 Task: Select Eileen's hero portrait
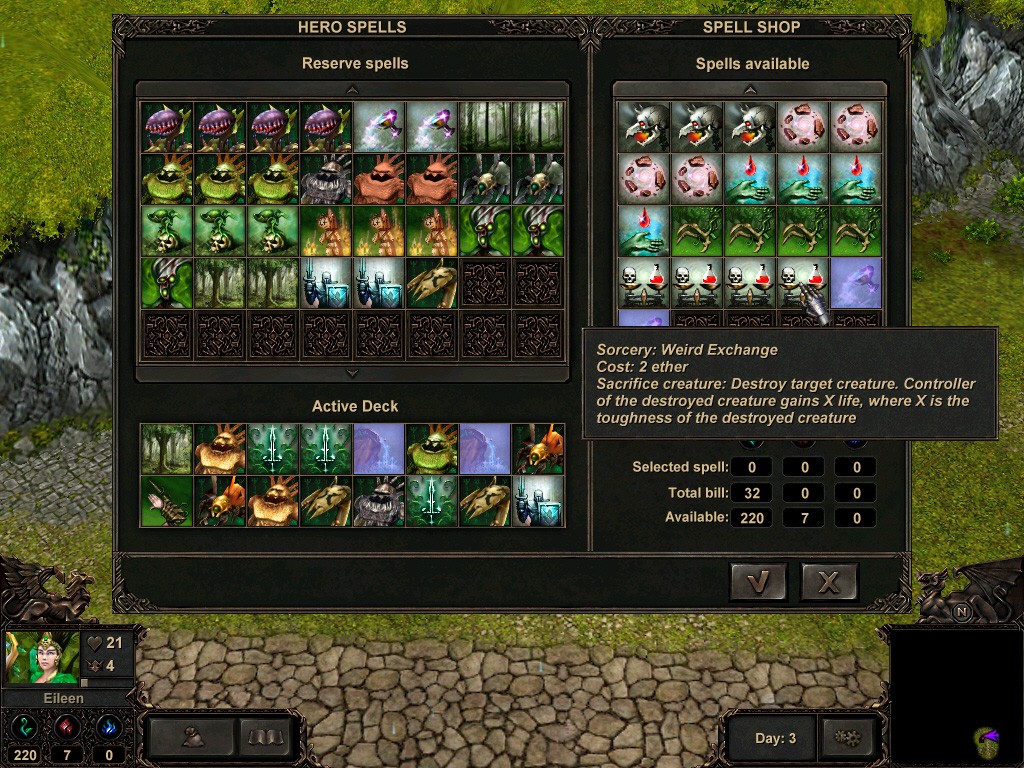point(43,656)
